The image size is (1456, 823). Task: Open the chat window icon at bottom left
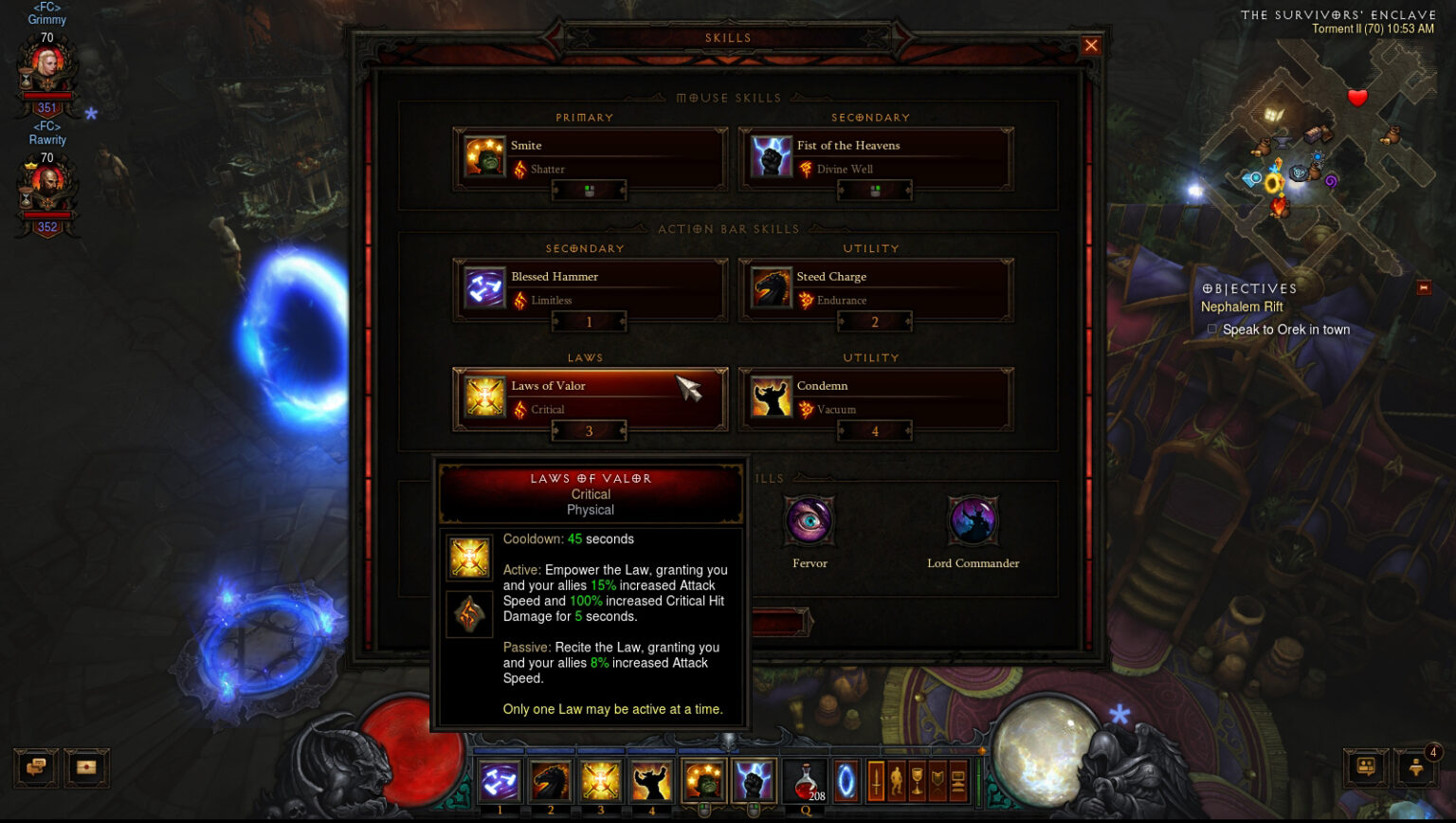point(35,768)
